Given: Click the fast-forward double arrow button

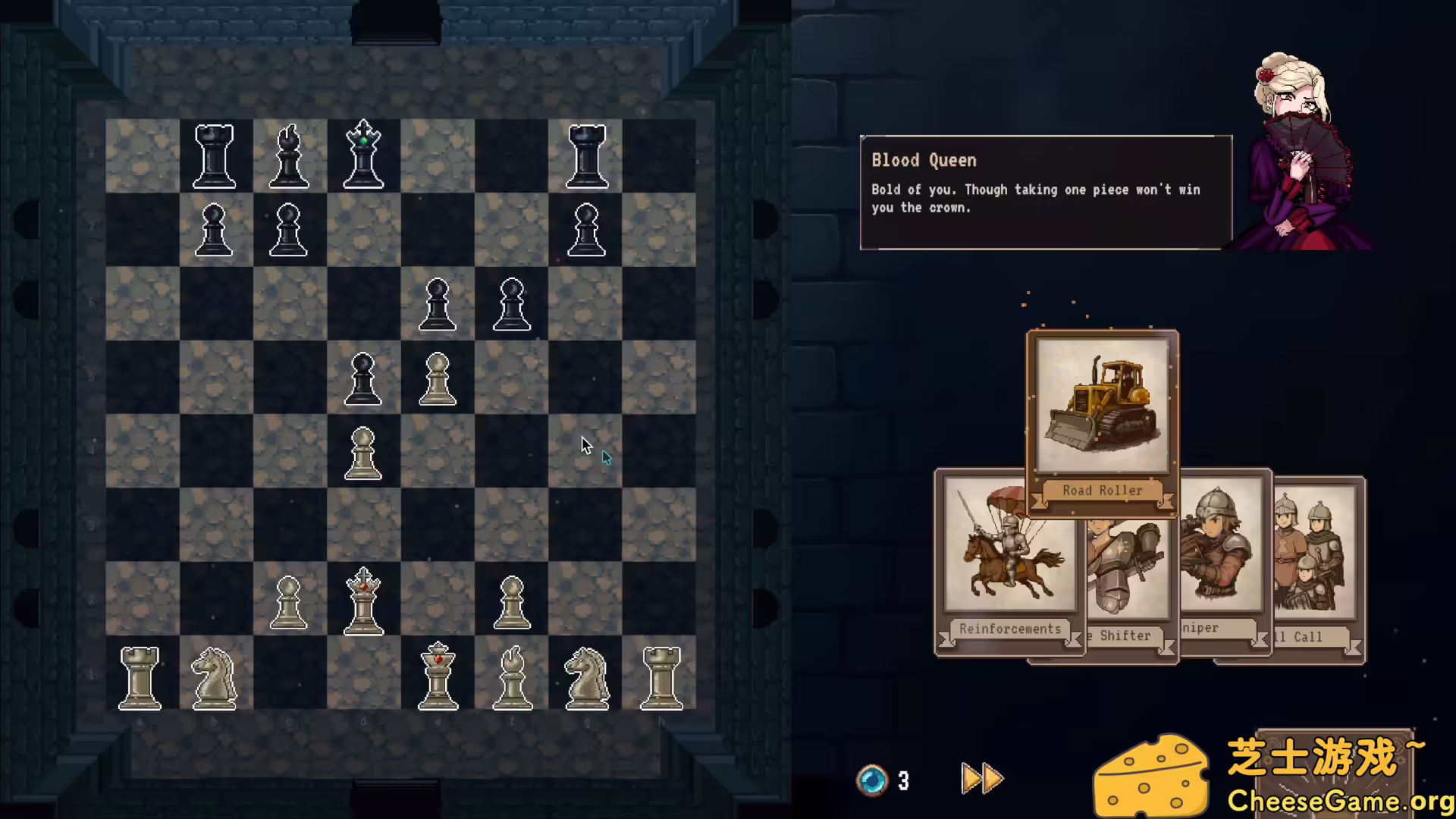Looking at the screenshot, I should point(981,778).
